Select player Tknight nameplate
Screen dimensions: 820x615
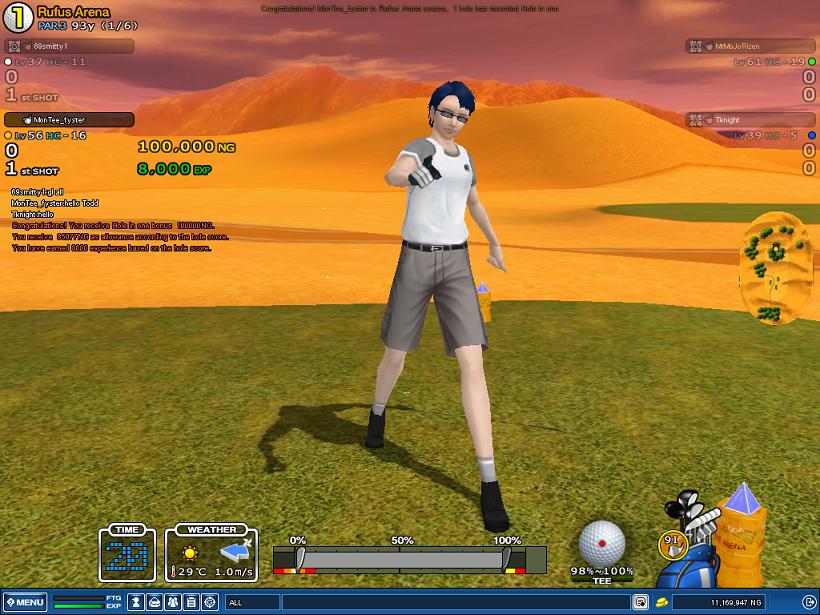pyautogui.click(x=750, y=120)
